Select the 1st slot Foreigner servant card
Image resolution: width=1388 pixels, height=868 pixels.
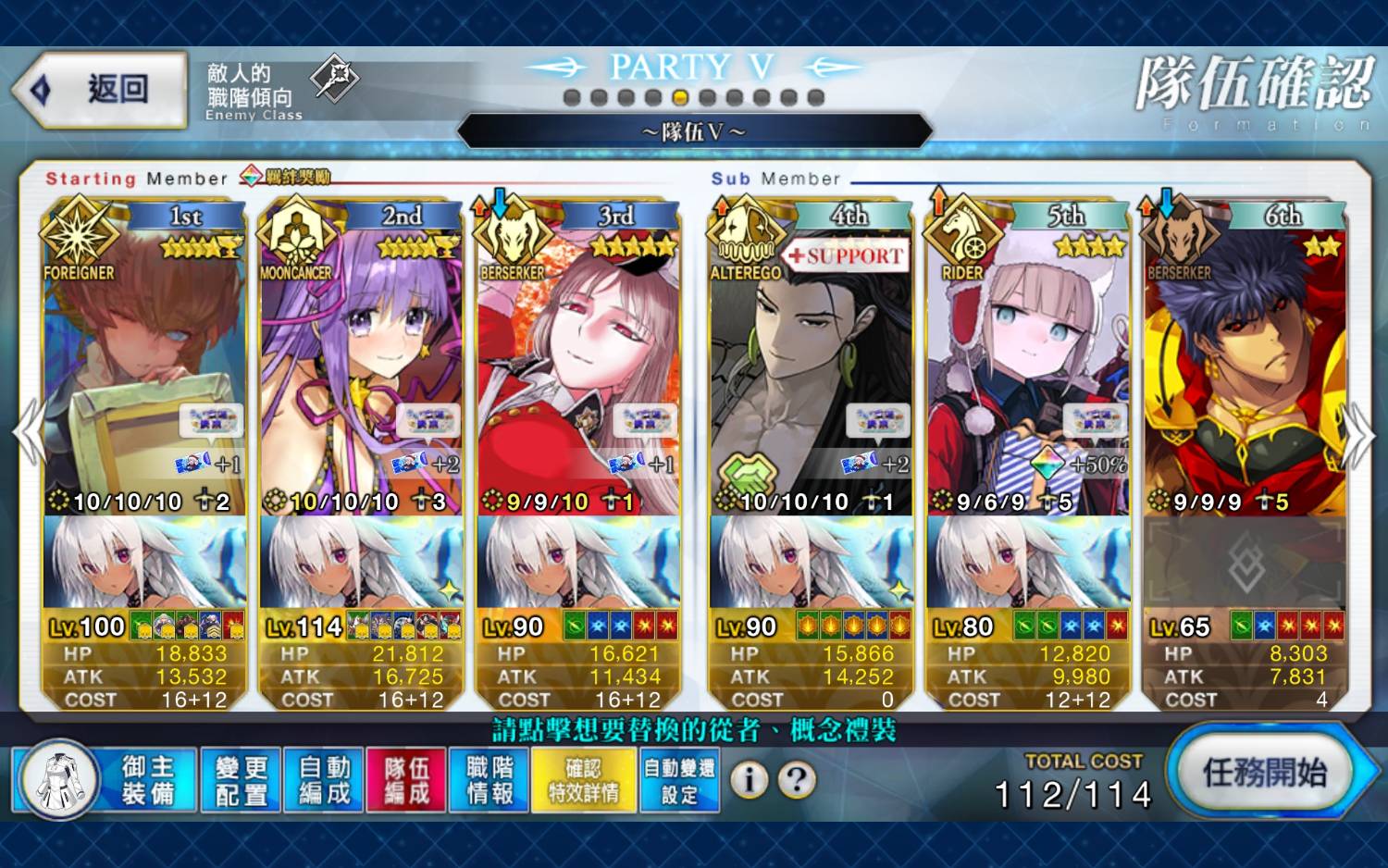click(x=144, y=370)
